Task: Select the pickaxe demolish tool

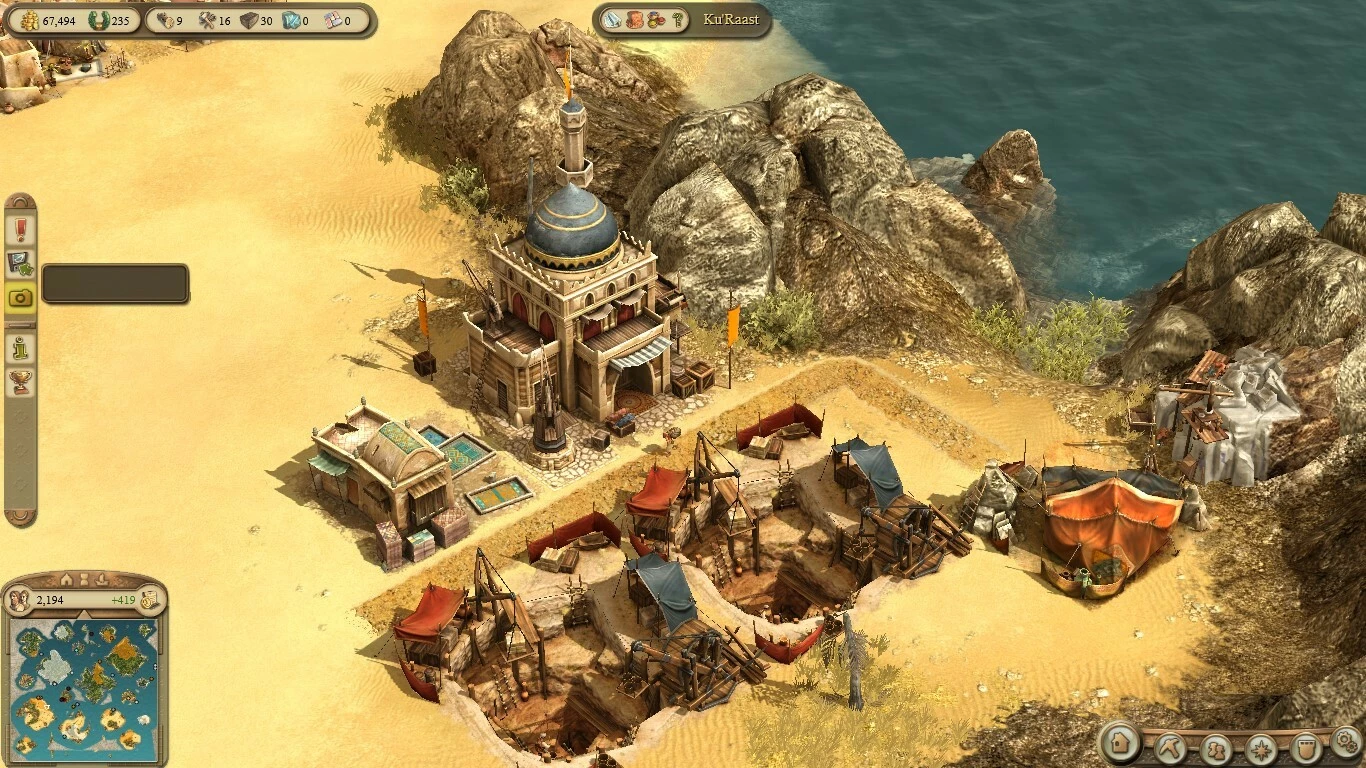Action: (x=1169, y=747)
